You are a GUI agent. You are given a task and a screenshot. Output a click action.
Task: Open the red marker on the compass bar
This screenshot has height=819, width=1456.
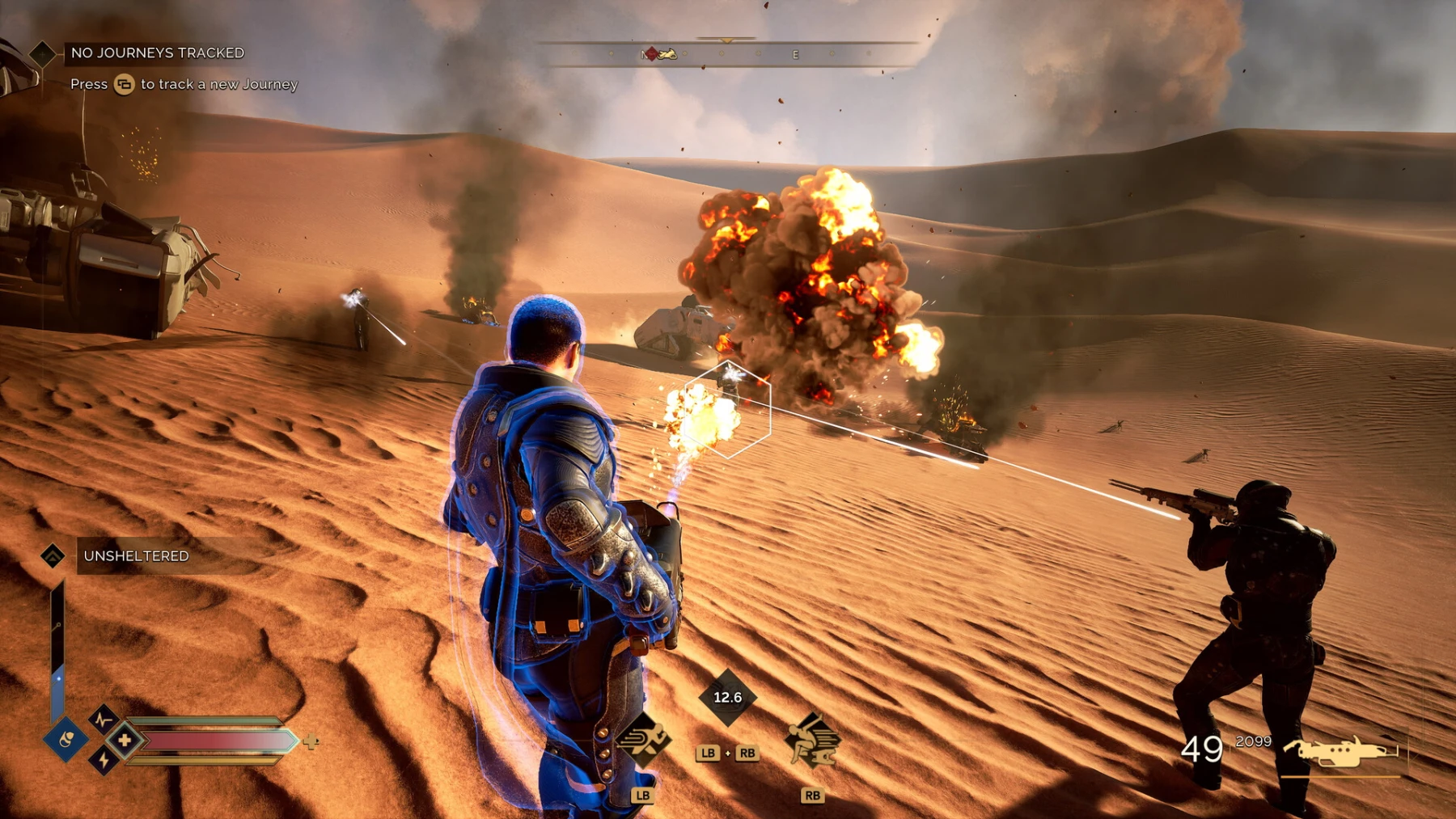(651, 55)
